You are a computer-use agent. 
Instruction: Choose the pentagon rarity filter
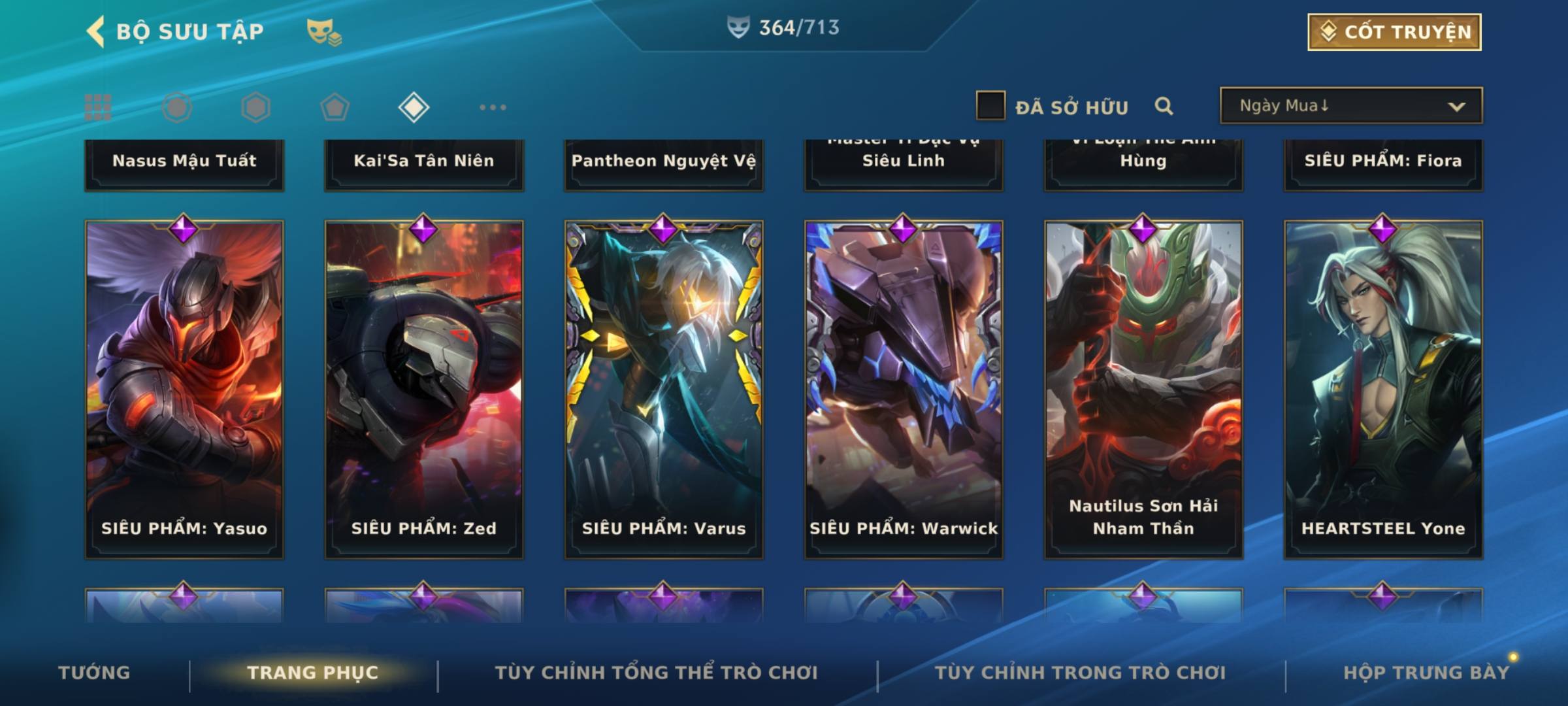[x=335, y=107]
